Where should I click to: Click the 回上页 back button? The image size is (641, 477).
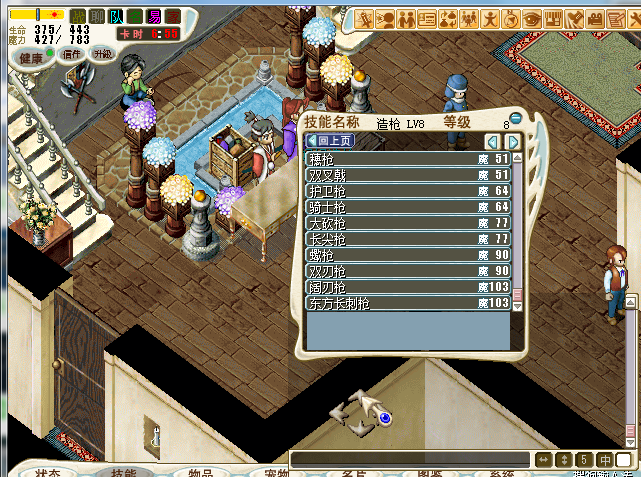point(329,141)
